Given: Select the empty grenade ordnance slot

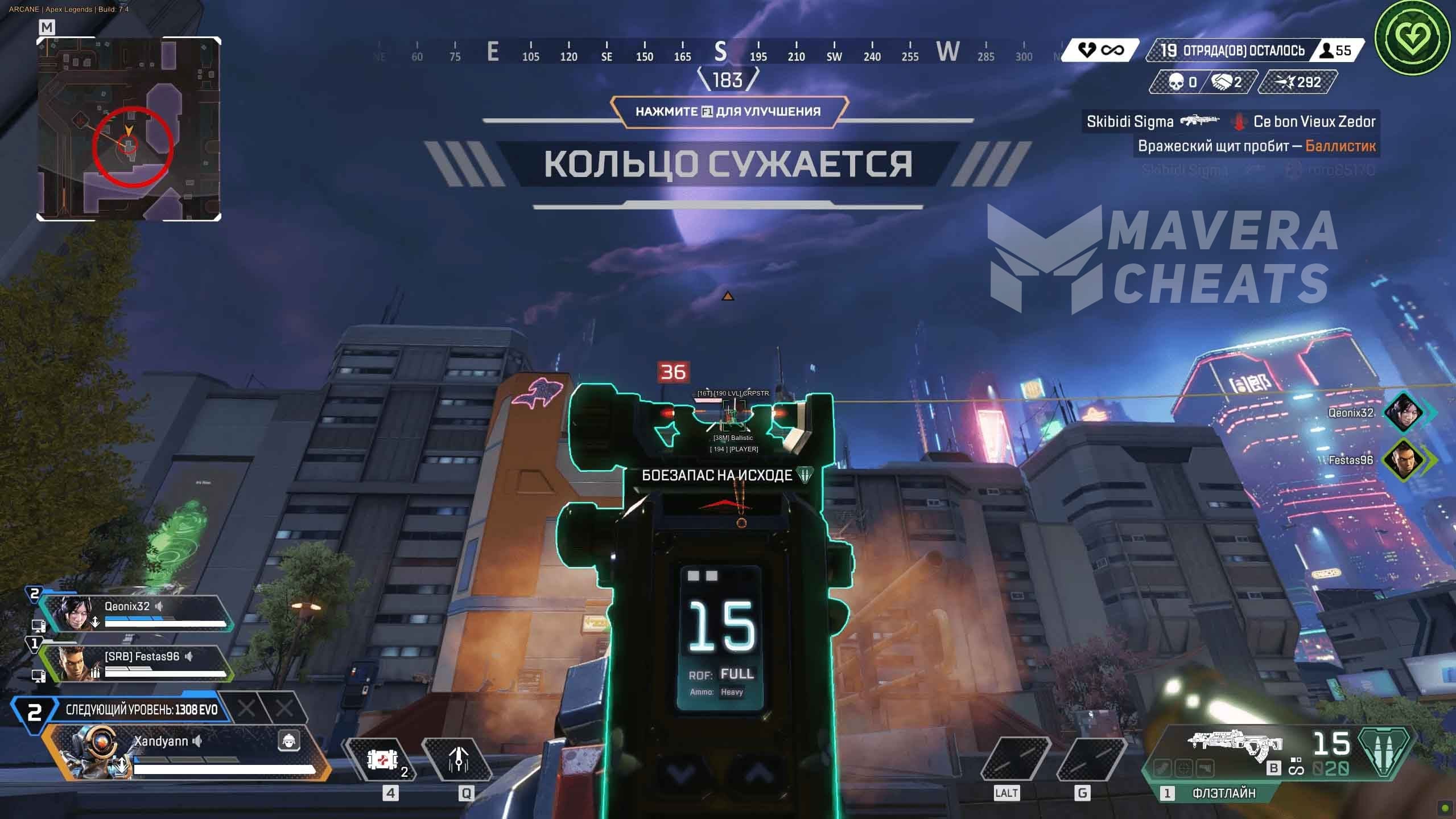Looking at the screenshot, I should 1091,760.
